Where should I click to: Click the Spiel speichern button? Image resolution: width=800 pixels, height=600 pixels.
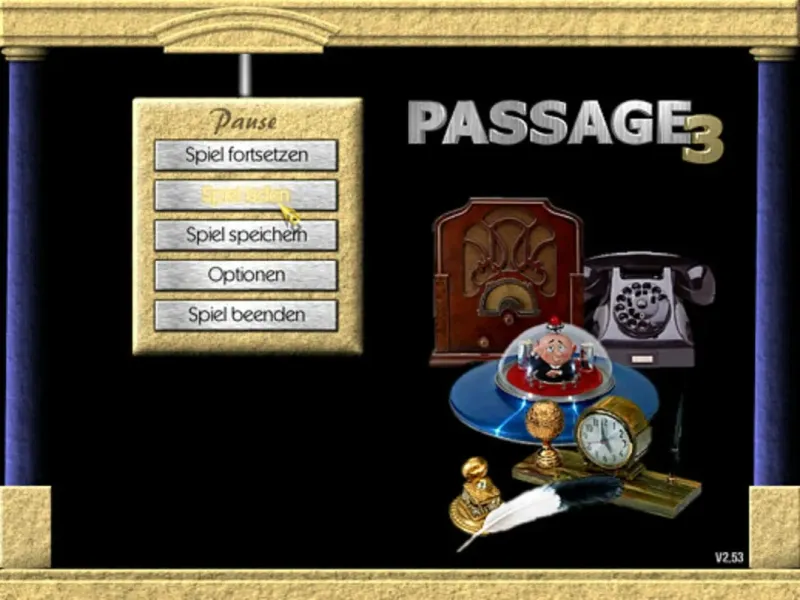click(x=246, y=235)
